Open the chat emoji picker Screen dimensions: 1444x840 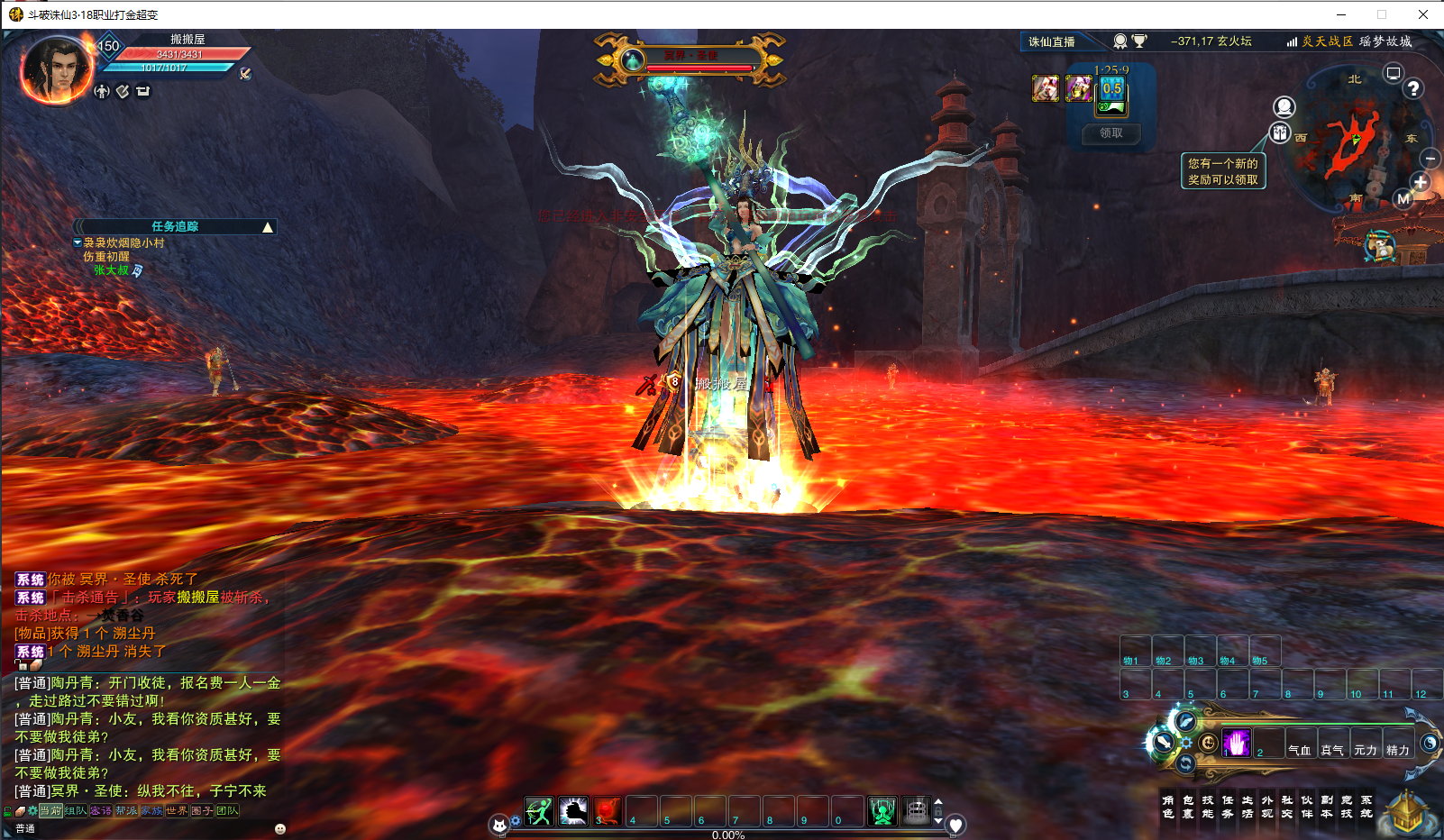point(280,828)
